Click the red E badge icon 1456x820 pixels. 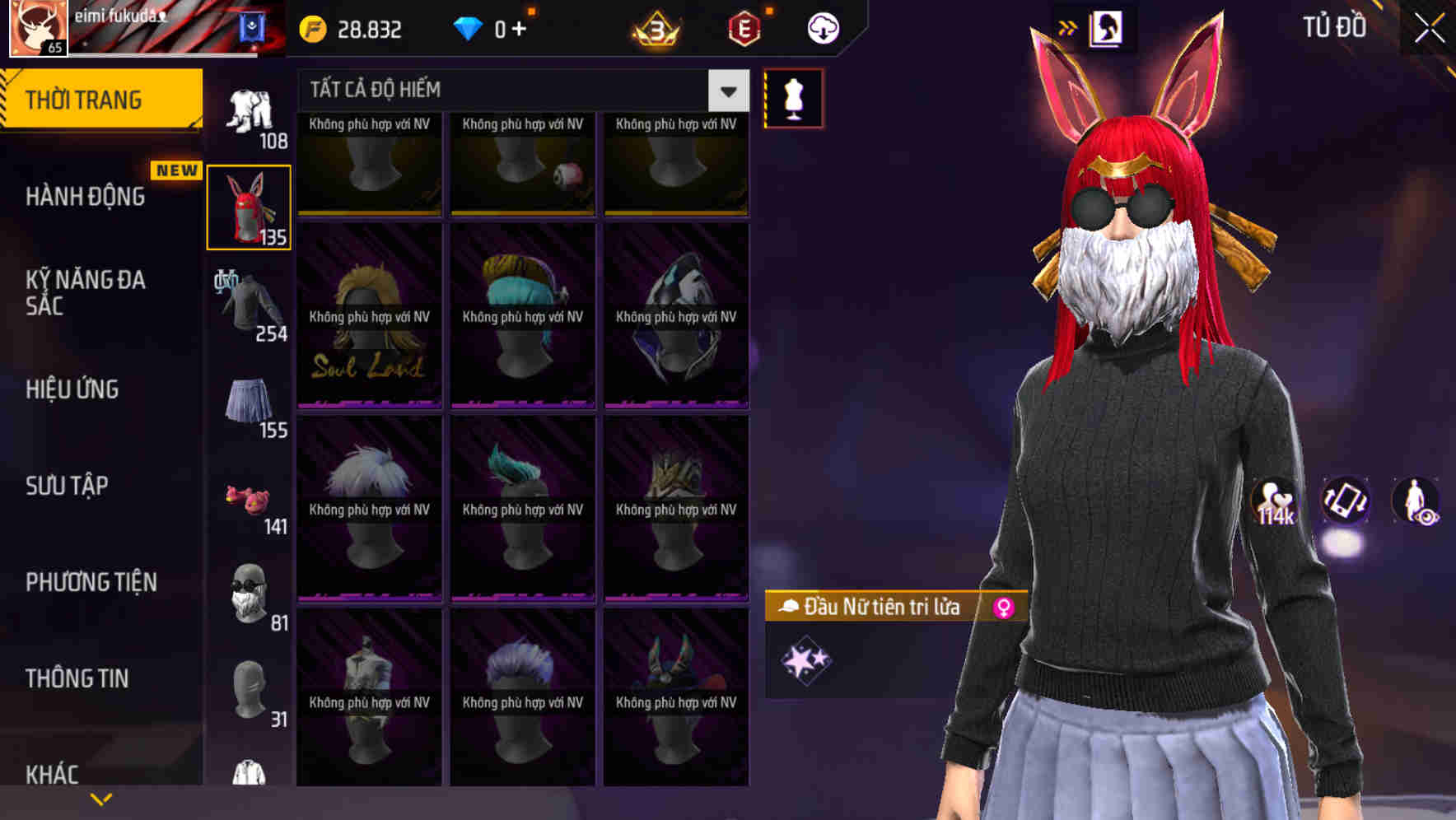744,27
